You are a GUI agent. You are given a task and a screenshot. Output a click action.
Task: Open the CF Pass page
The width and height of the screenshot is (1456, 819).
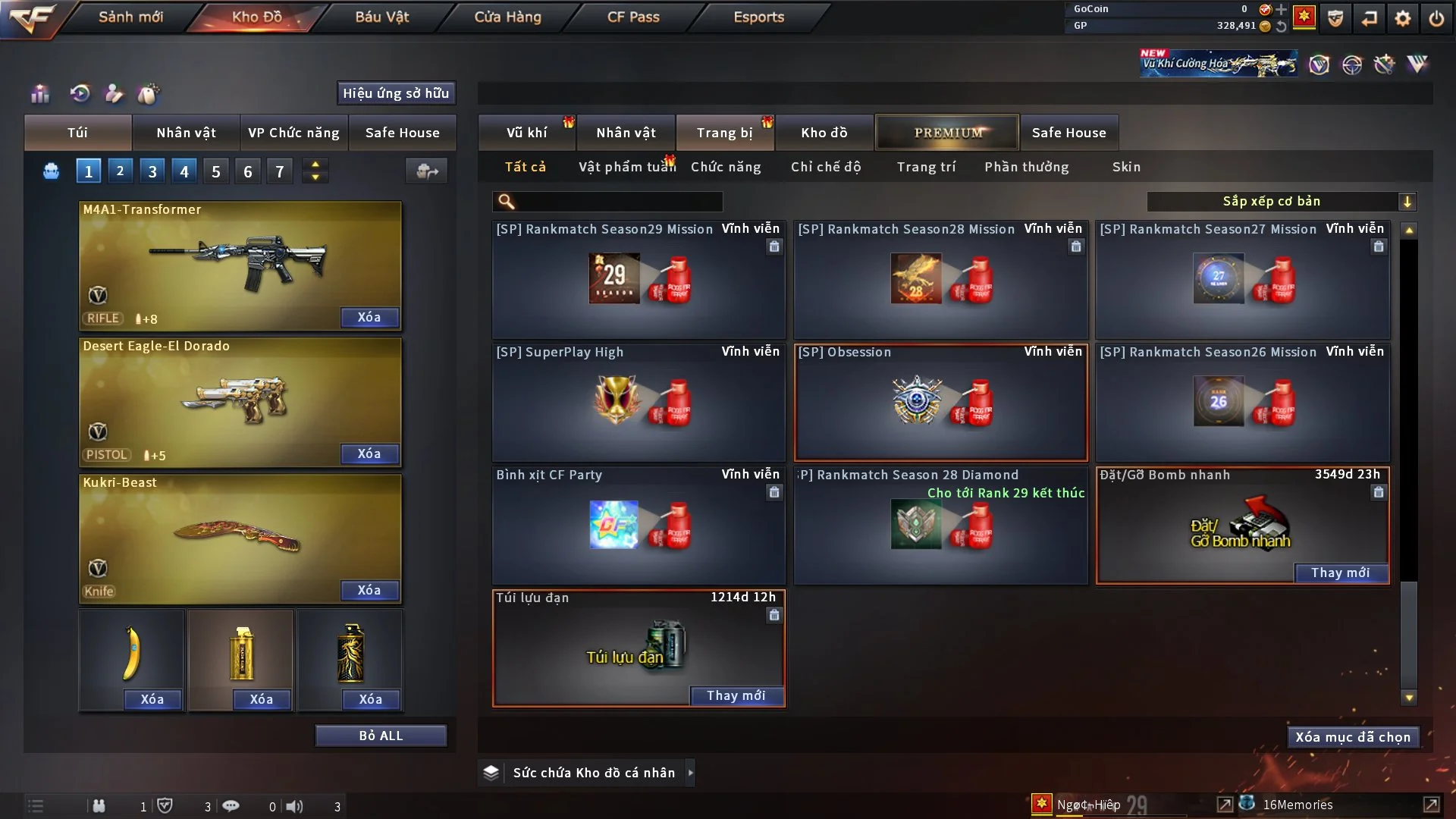633,17
